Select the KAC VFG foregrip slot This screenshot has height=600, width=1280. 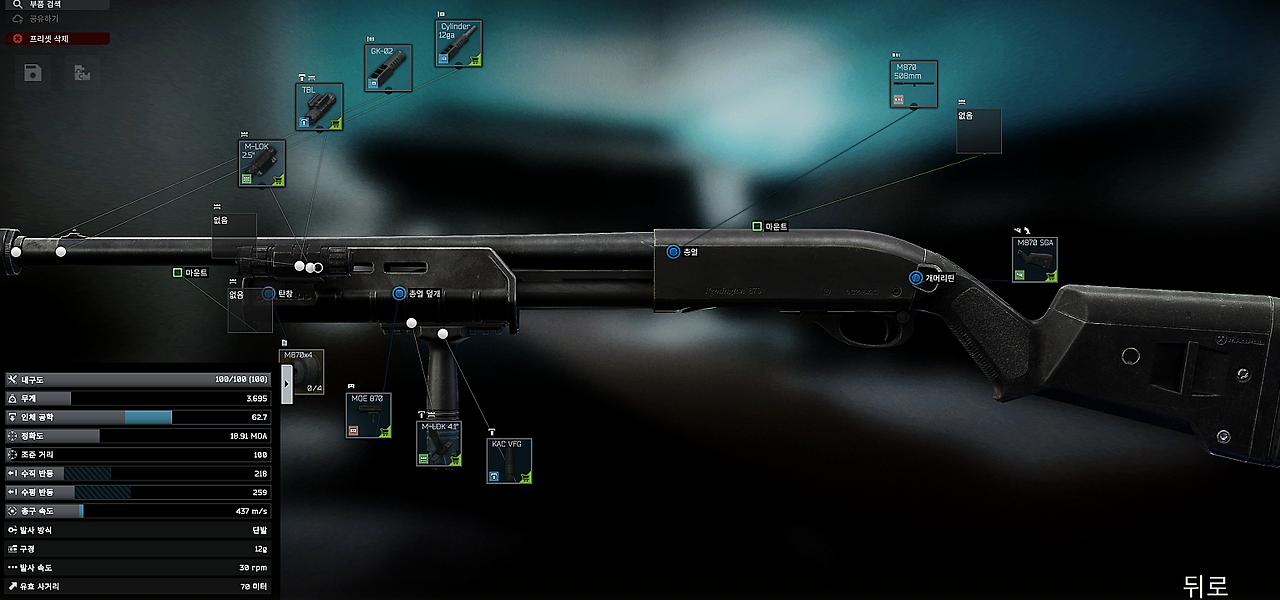tap(510, 461)
